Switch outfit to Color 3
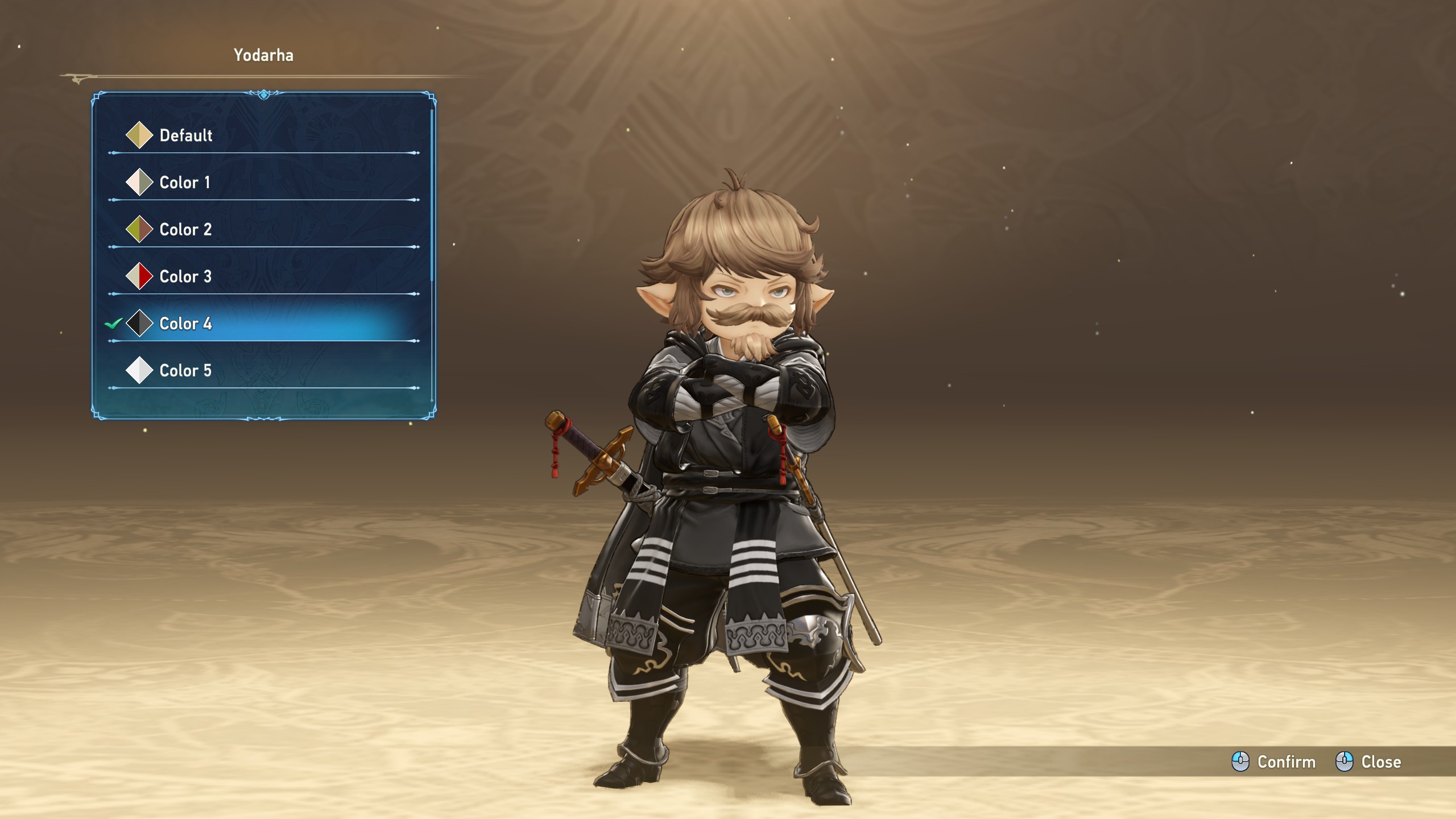 [185, 277]
